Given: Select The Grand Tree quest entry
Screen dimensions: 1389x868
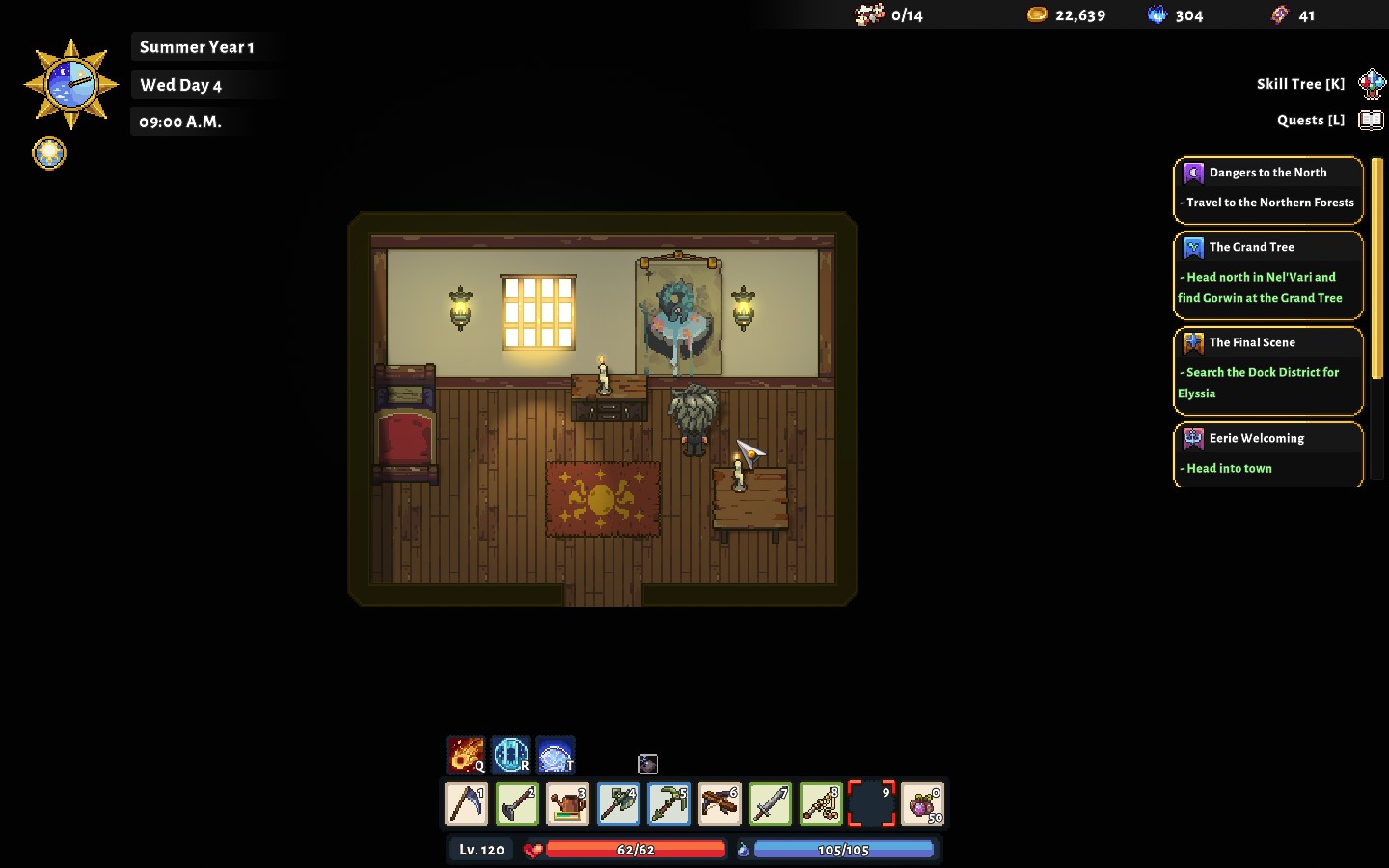Looking at the screenshot, I should [x=1268, y=275].
